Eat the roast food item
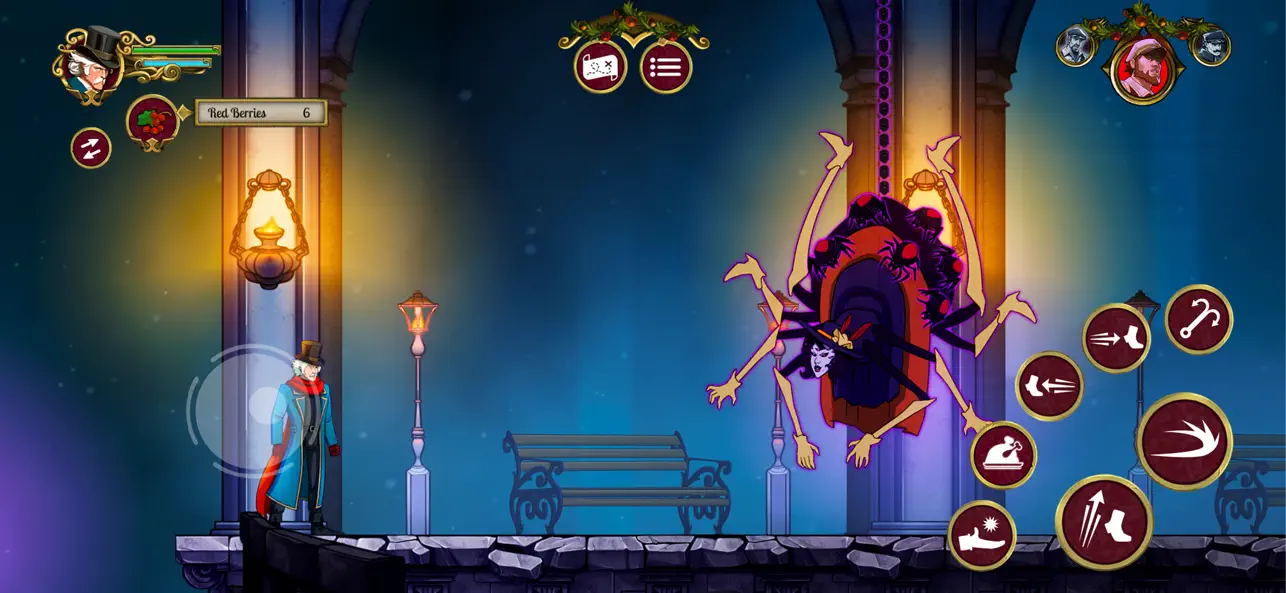Viewport: 1286px width, 593px height. [x=1003, y=455]
